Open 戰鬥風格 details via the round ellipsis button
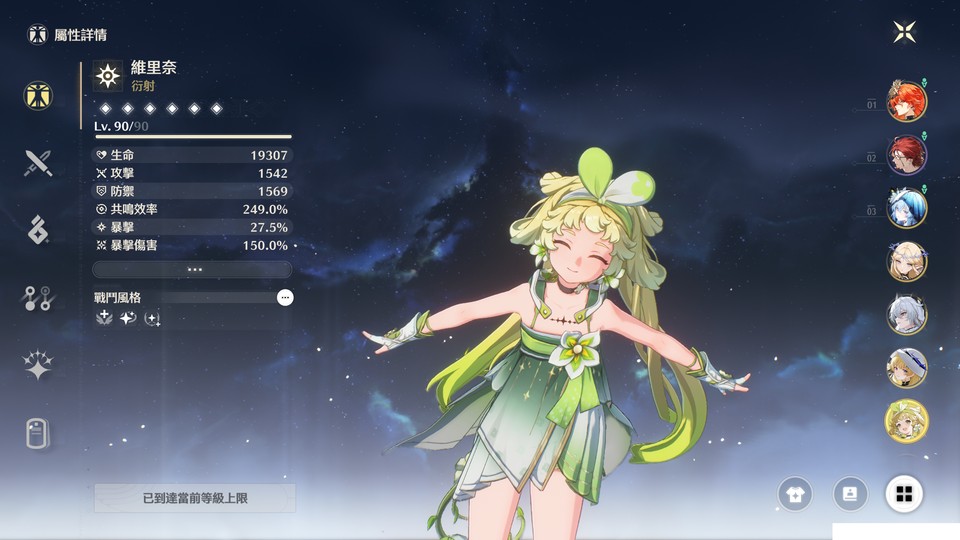Screen dimensions: 960x540 tap(285, 297)
